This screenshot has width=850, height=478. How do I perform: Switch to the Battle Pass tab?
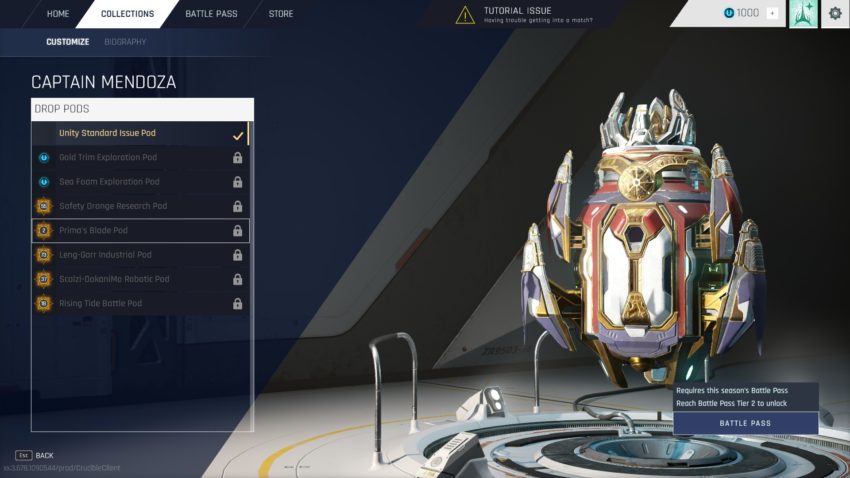pos(211,14)
